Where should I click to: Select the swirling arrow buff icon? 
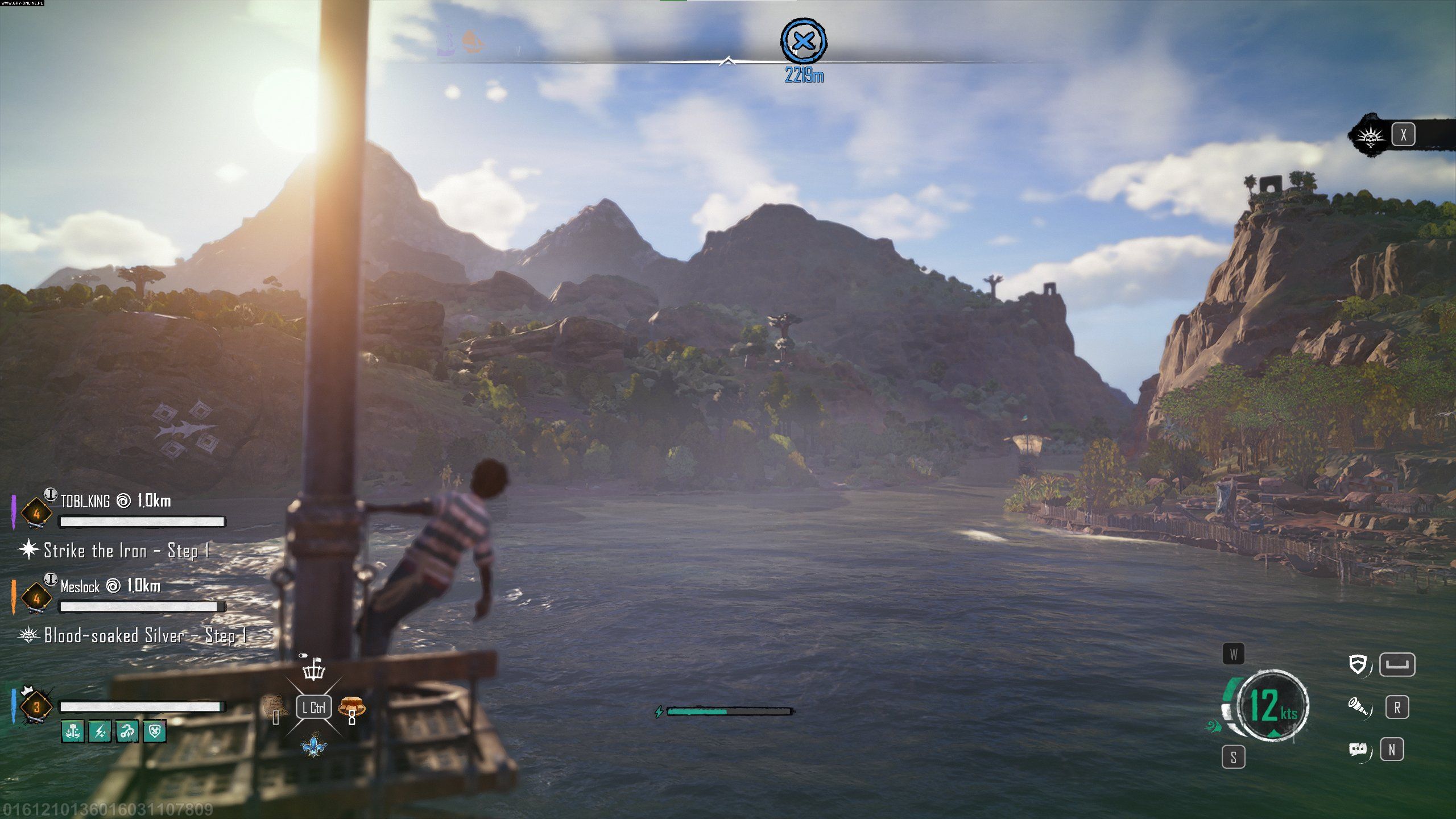(127, 731)
